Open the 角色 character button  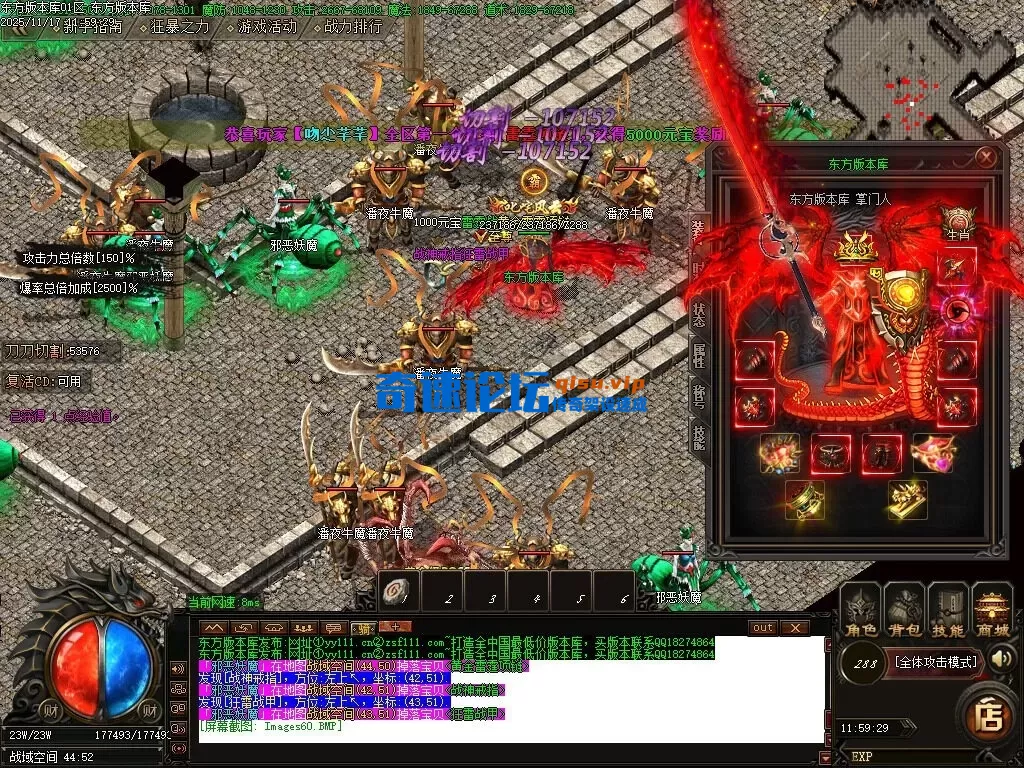click(x=860, y=610)
